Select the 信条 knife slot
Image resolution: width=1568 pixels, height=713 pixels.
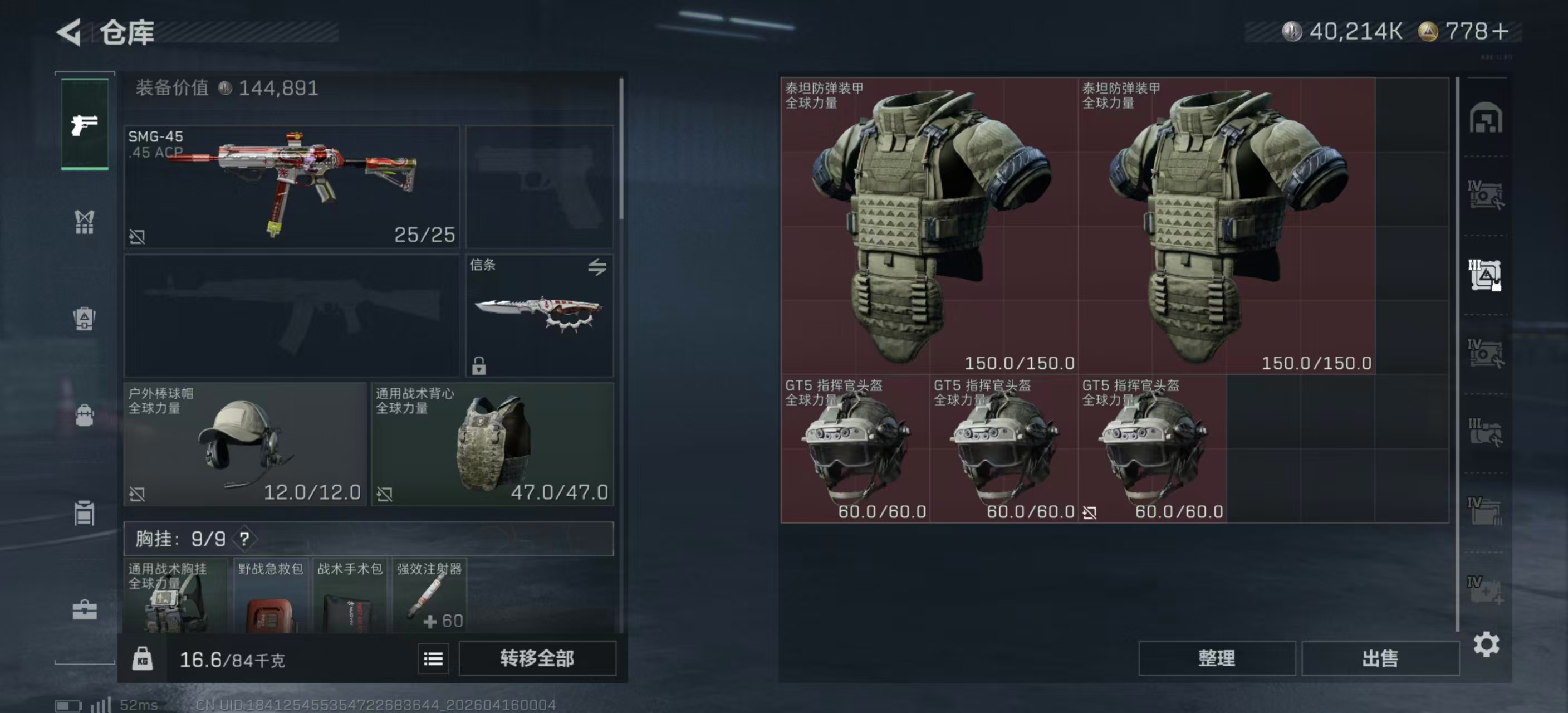[538, 314]
